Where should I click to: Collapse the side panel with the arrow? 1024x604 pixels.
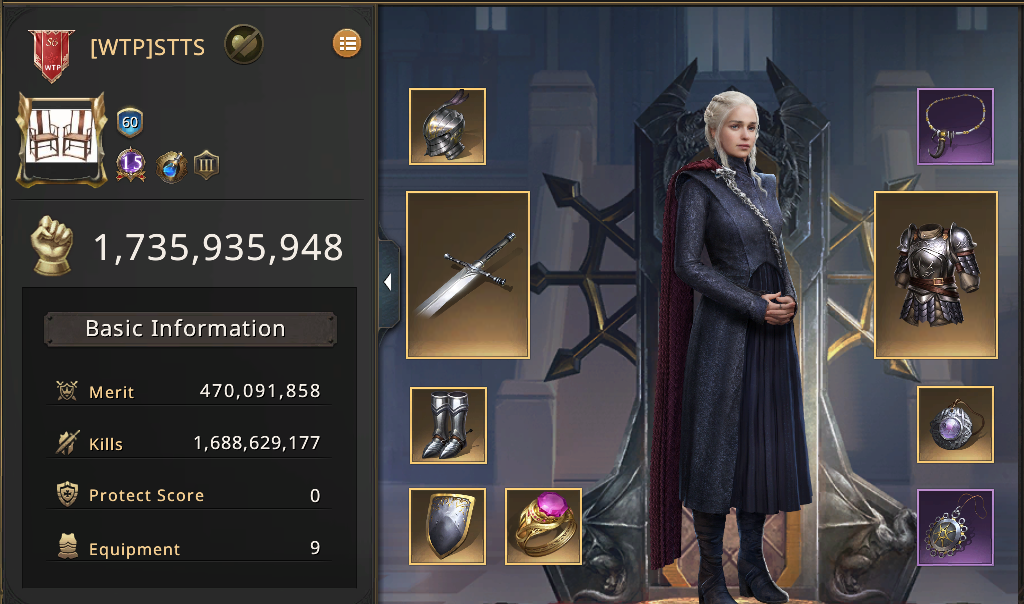tap(388, 283)
